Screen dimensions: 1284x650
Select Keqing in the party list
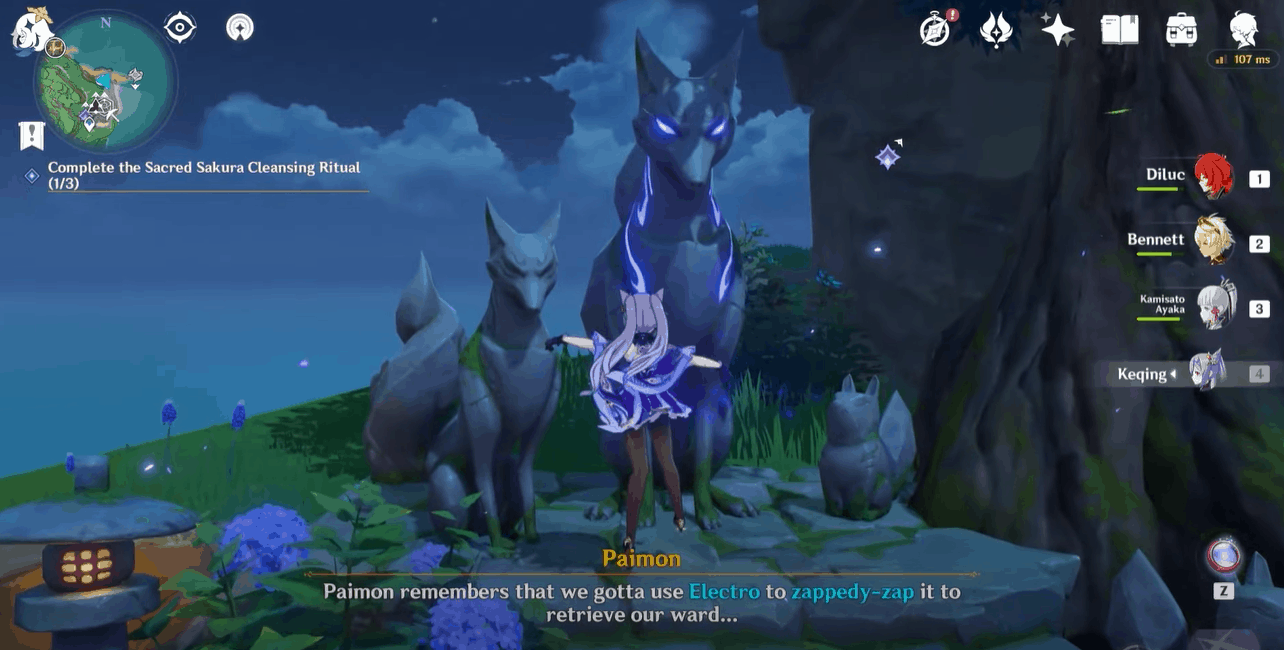1206,374
